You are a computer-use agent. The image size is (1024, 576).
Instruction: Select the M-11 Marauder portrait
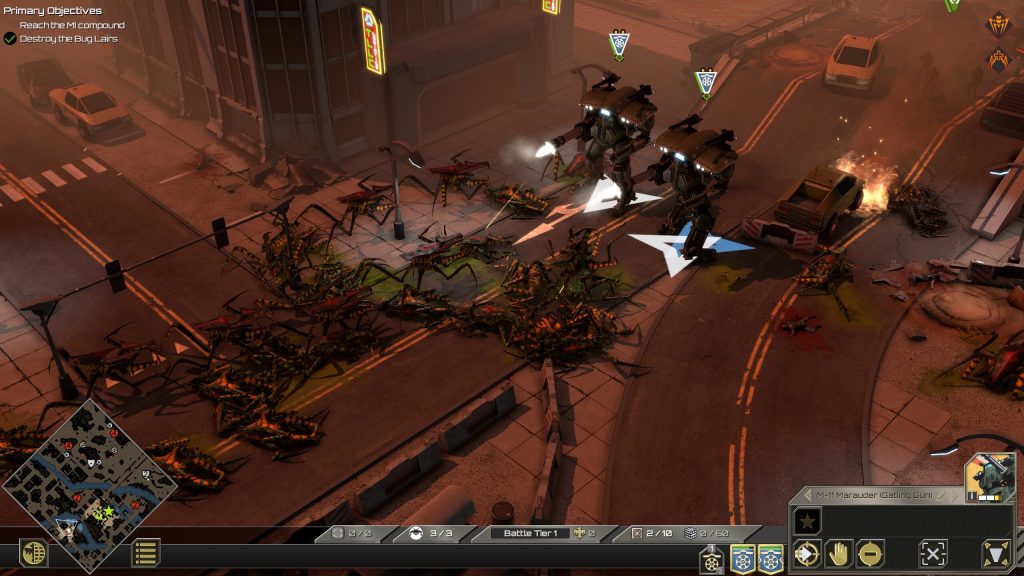[x=989, y=477]
